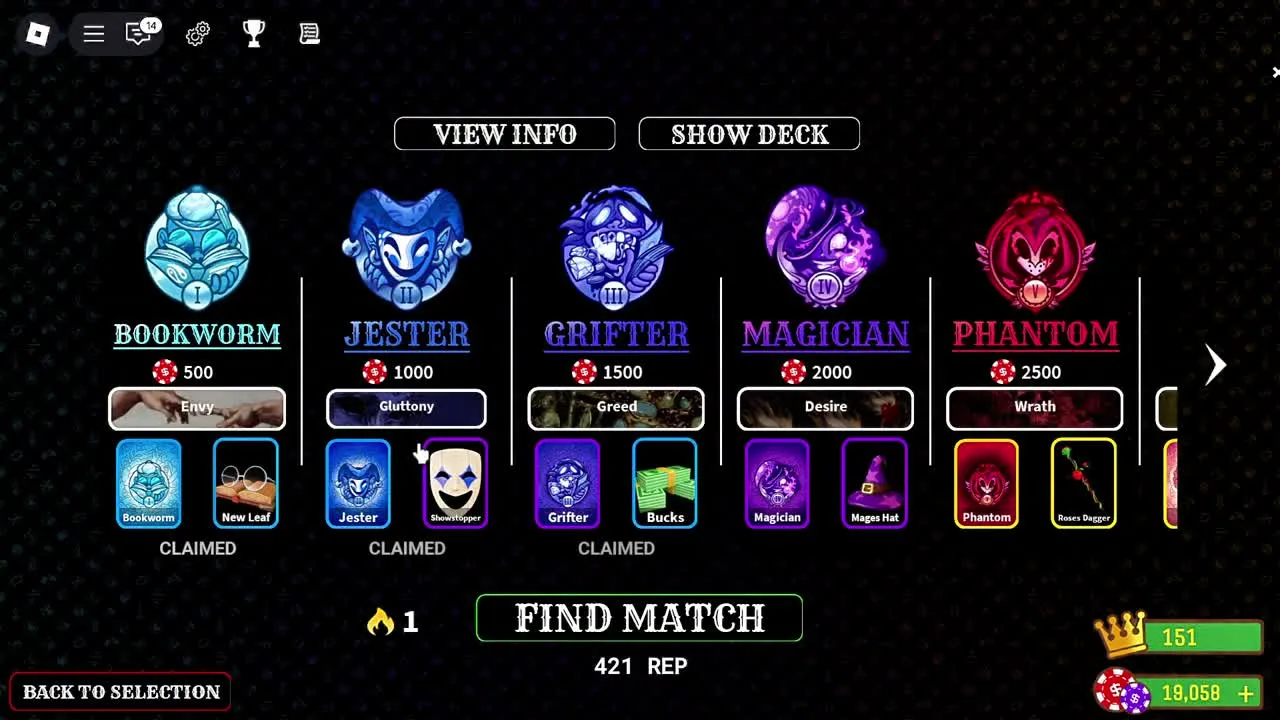Viewport: 1280px width, 720px height.
Task: Select the Bucks money item icon
Action: tap(664, 483)
